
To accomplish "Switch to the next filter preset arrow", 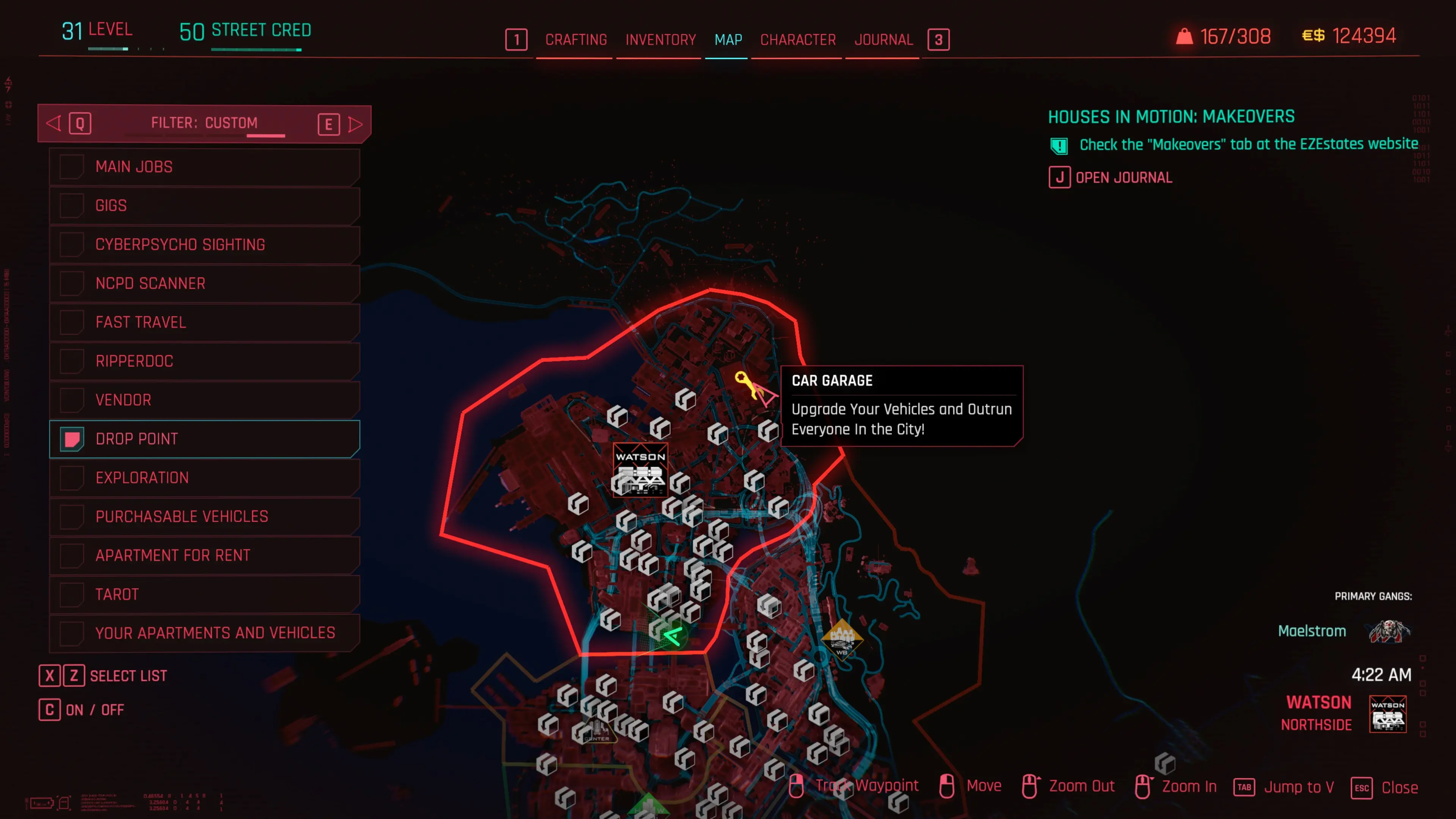I will 355,124.
